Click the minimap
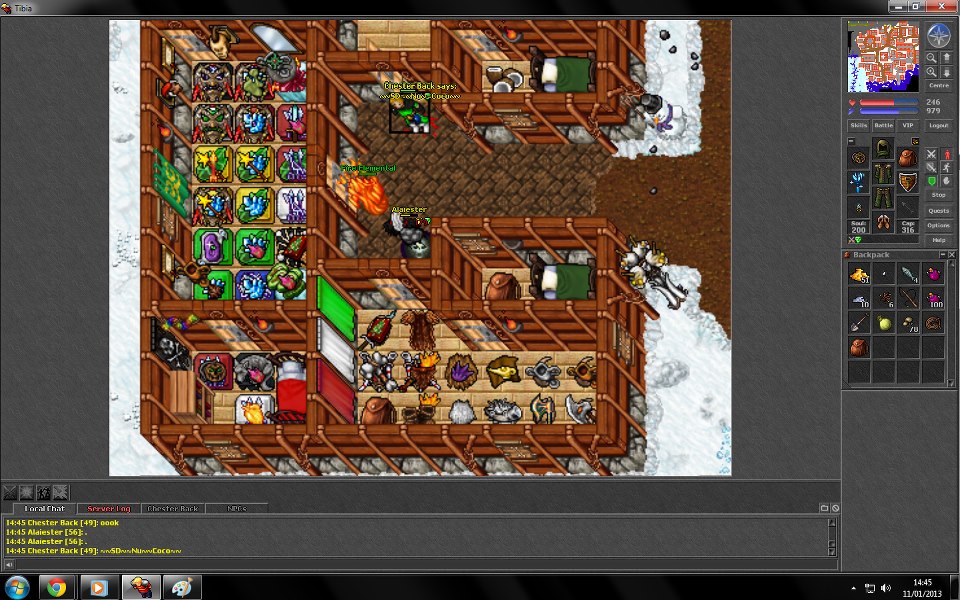This screenshot has width=960, height=600. tap(883, 55)
